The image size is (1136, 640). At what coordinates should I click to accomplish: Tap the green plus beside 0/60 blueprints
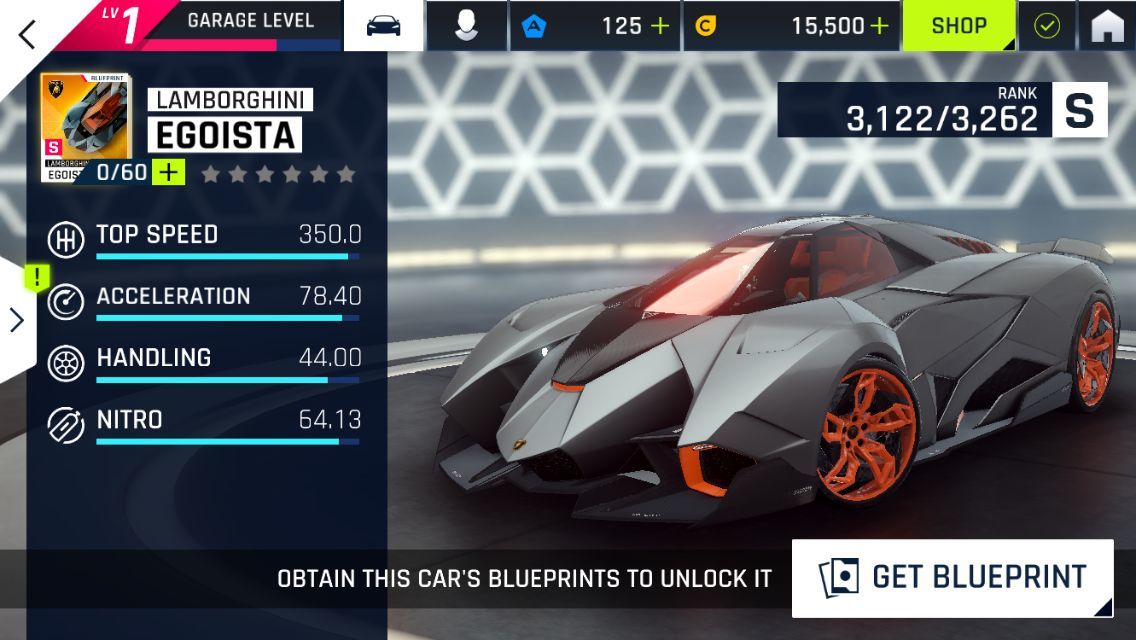(x=169, y=172)
